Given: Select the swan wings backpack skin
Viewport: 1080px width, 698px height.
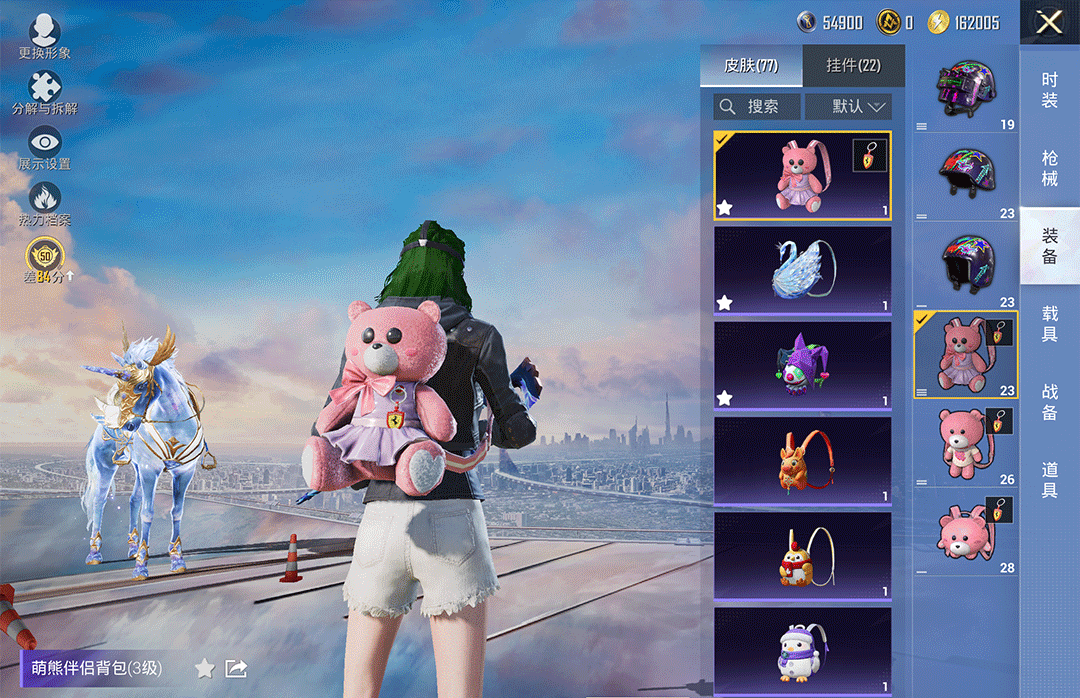Looking at the screenshot, I should click(x=802, y=270).
